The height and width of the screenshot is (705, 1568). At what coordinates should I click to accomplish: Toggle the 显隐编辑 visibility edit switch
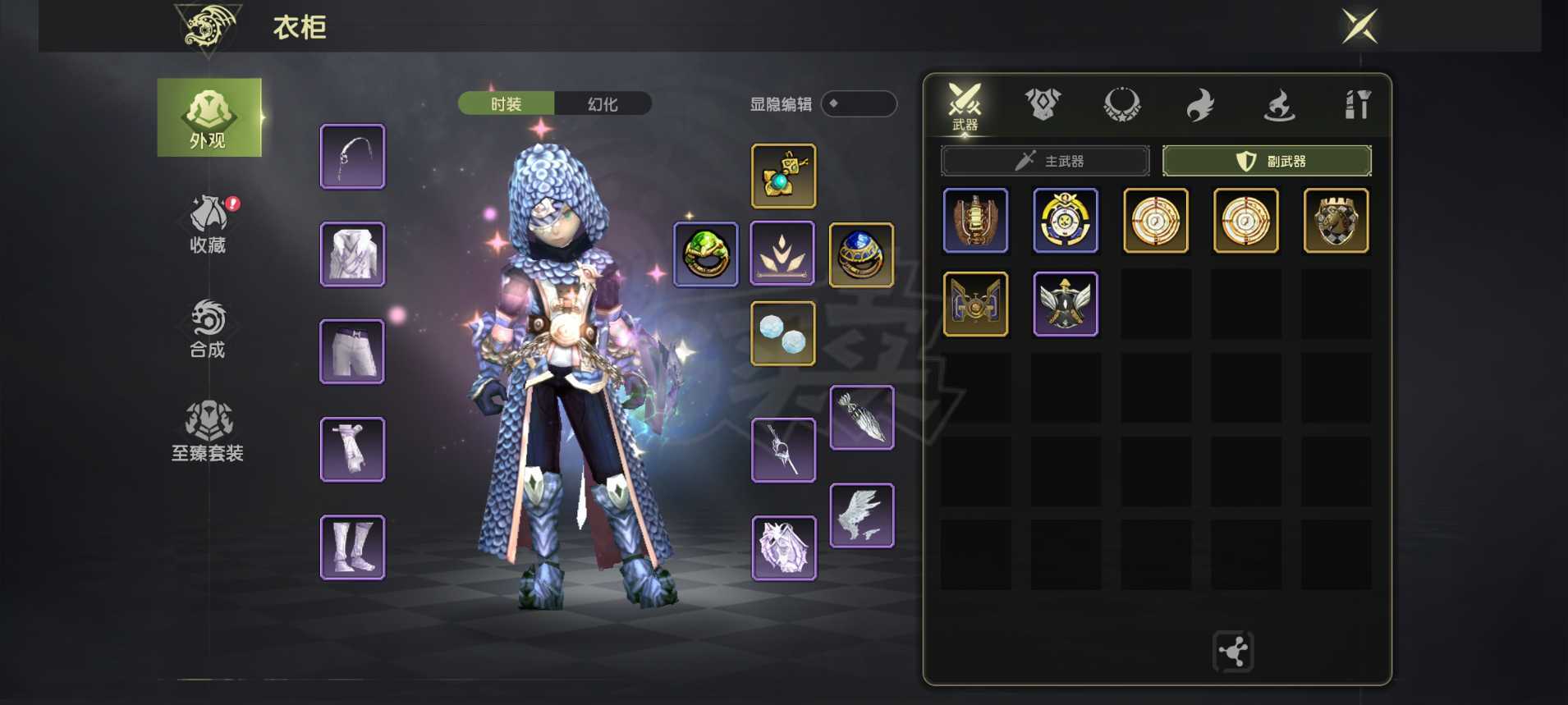[x=858, y=104]
